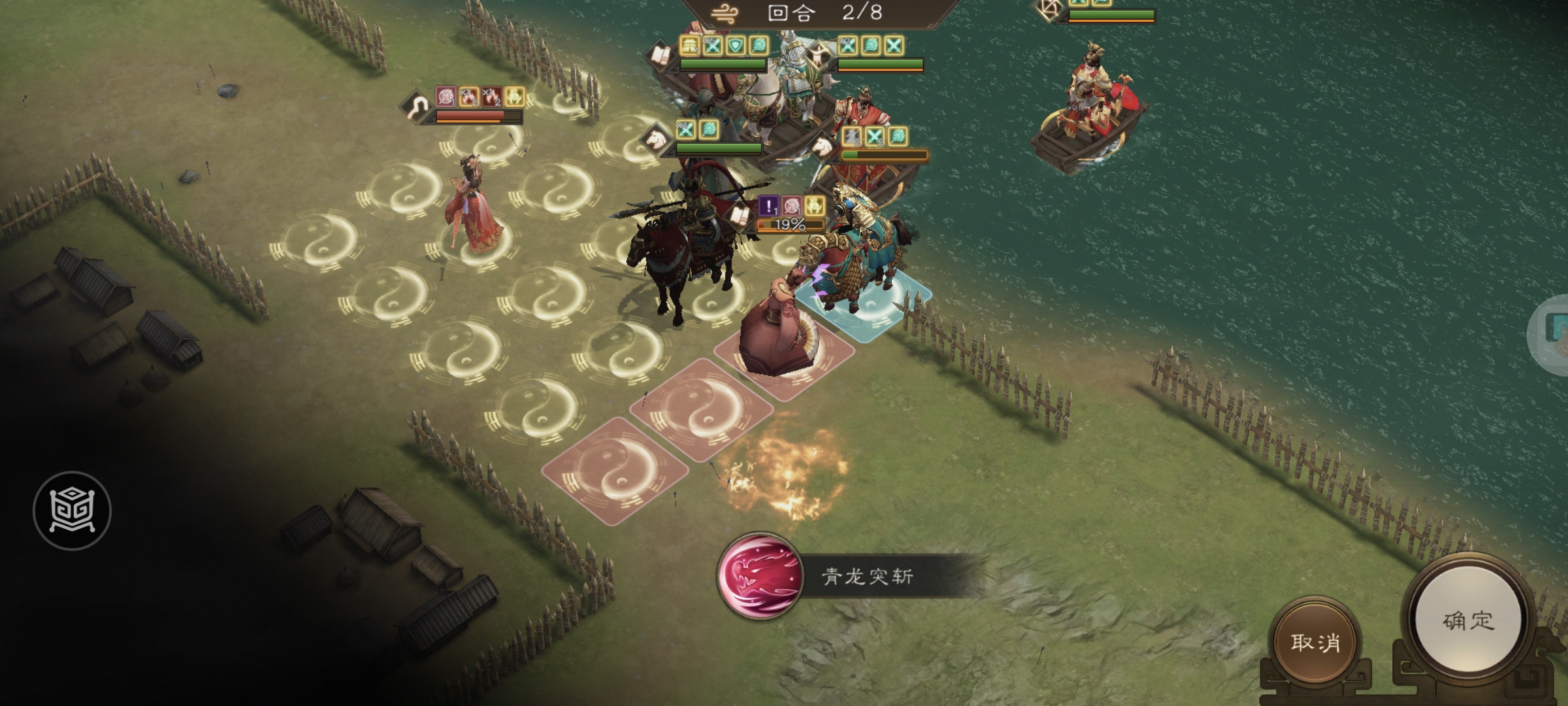This screenshot has width=1568, height=706.
Task: Check the green shield defense buff icon
Action: pos(736,46)
